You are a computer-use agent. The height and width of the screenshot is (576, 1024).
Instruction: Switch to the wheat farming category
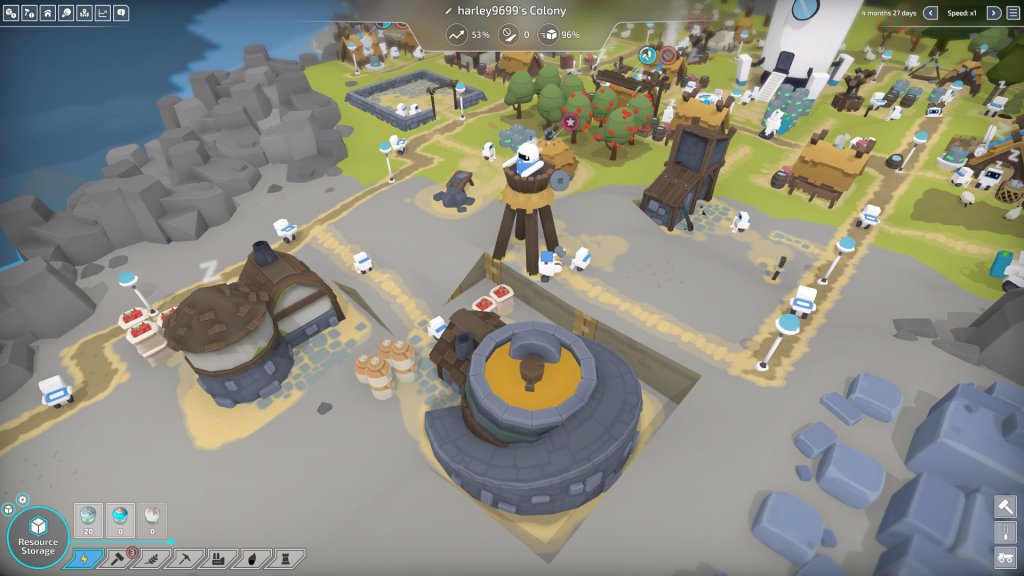pos(151,558)
